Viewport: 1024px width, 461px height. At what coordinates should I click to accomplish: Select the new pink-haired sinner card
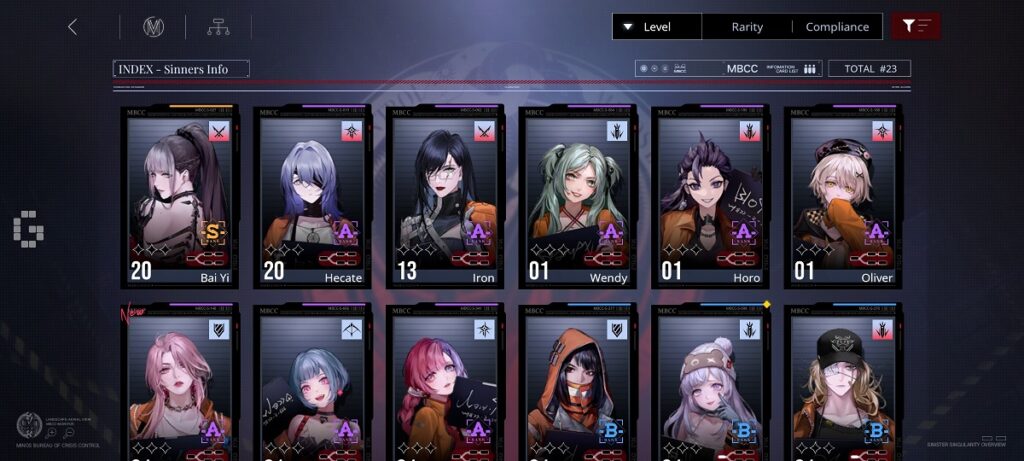180,385
